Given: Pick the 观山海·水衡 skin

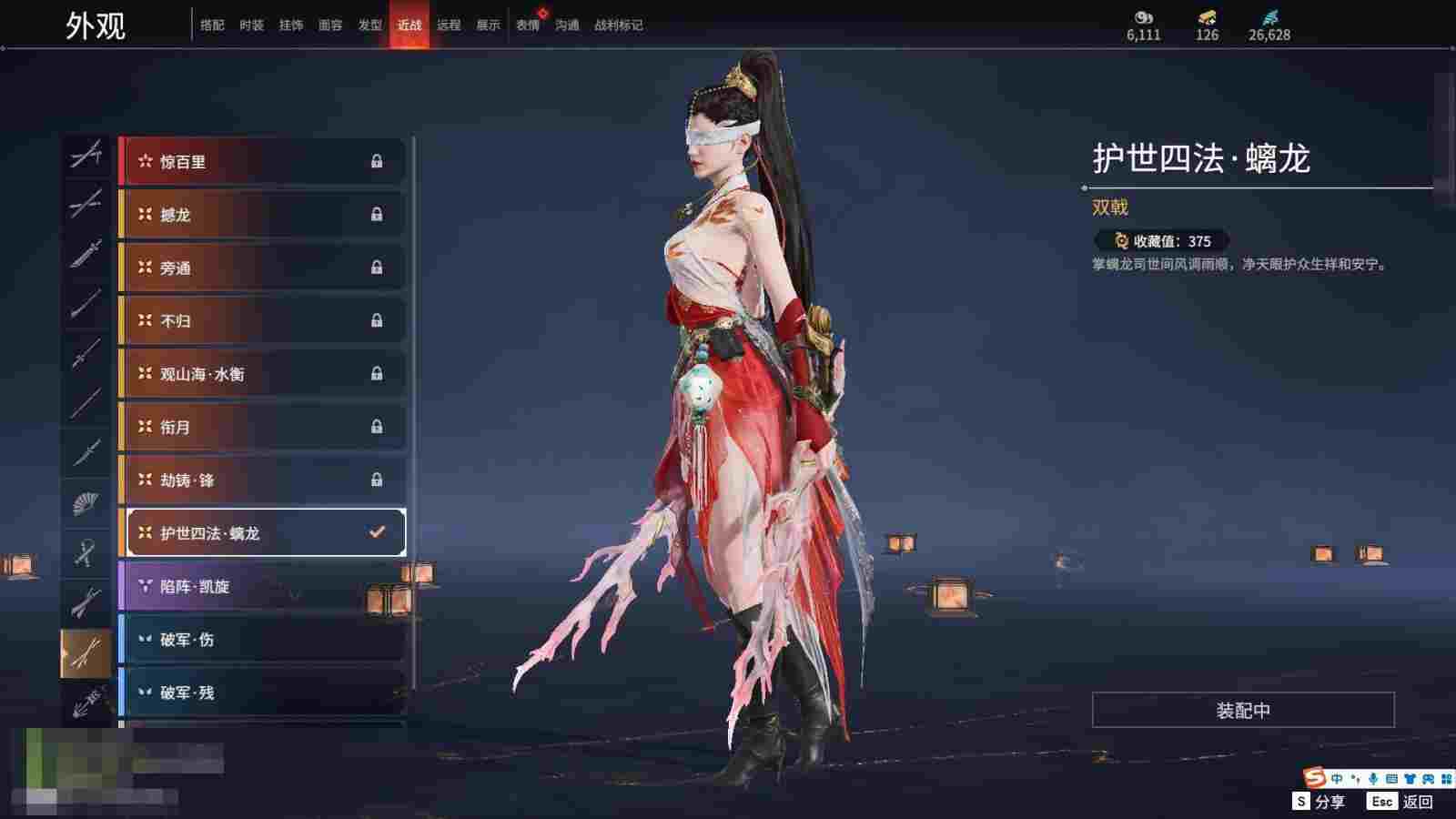Looking at the screenshot, I should pyautogui.click(x=262, y=374).
